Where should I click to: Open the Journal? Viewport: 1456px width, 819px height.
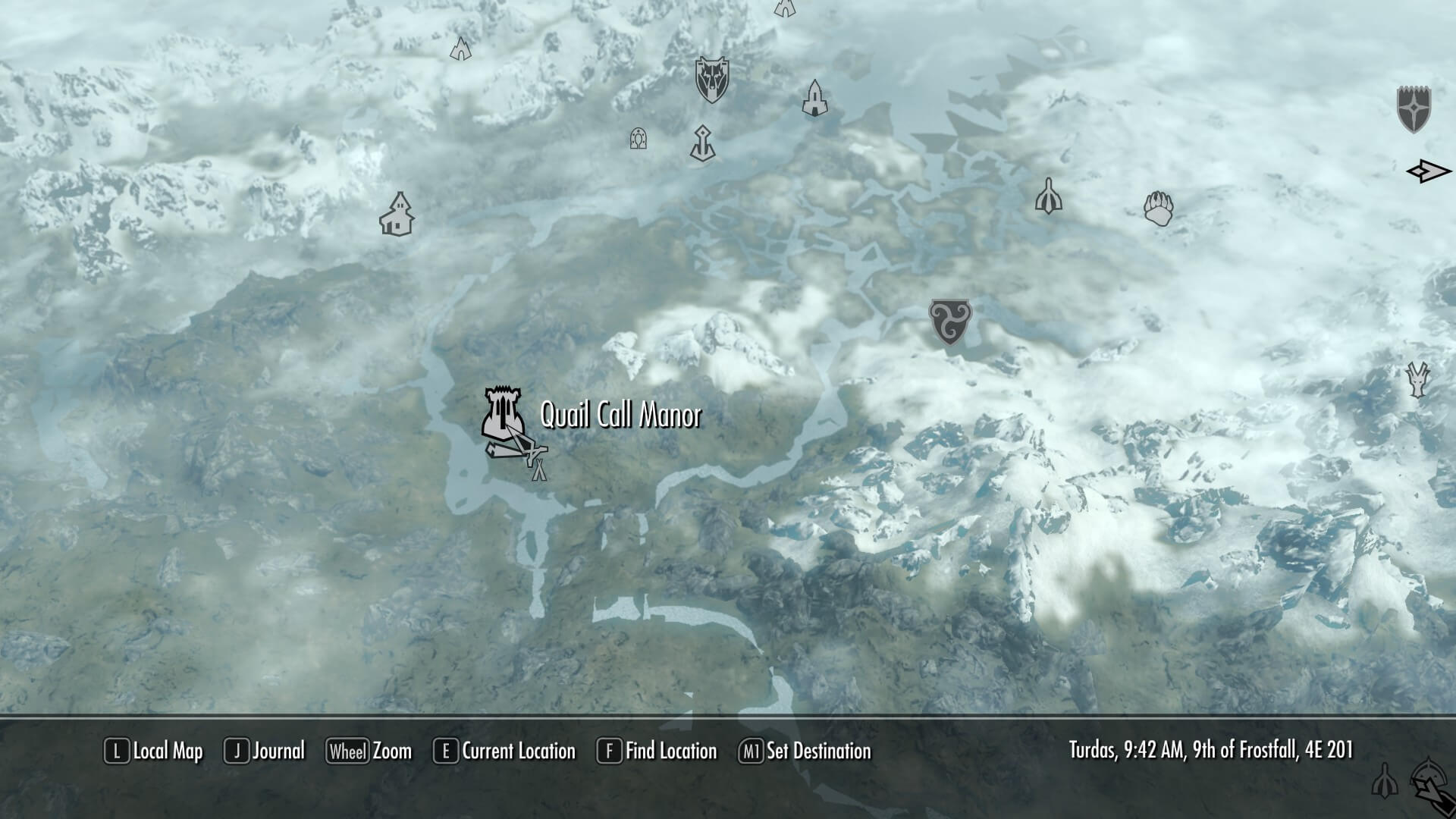coord(265,752)
